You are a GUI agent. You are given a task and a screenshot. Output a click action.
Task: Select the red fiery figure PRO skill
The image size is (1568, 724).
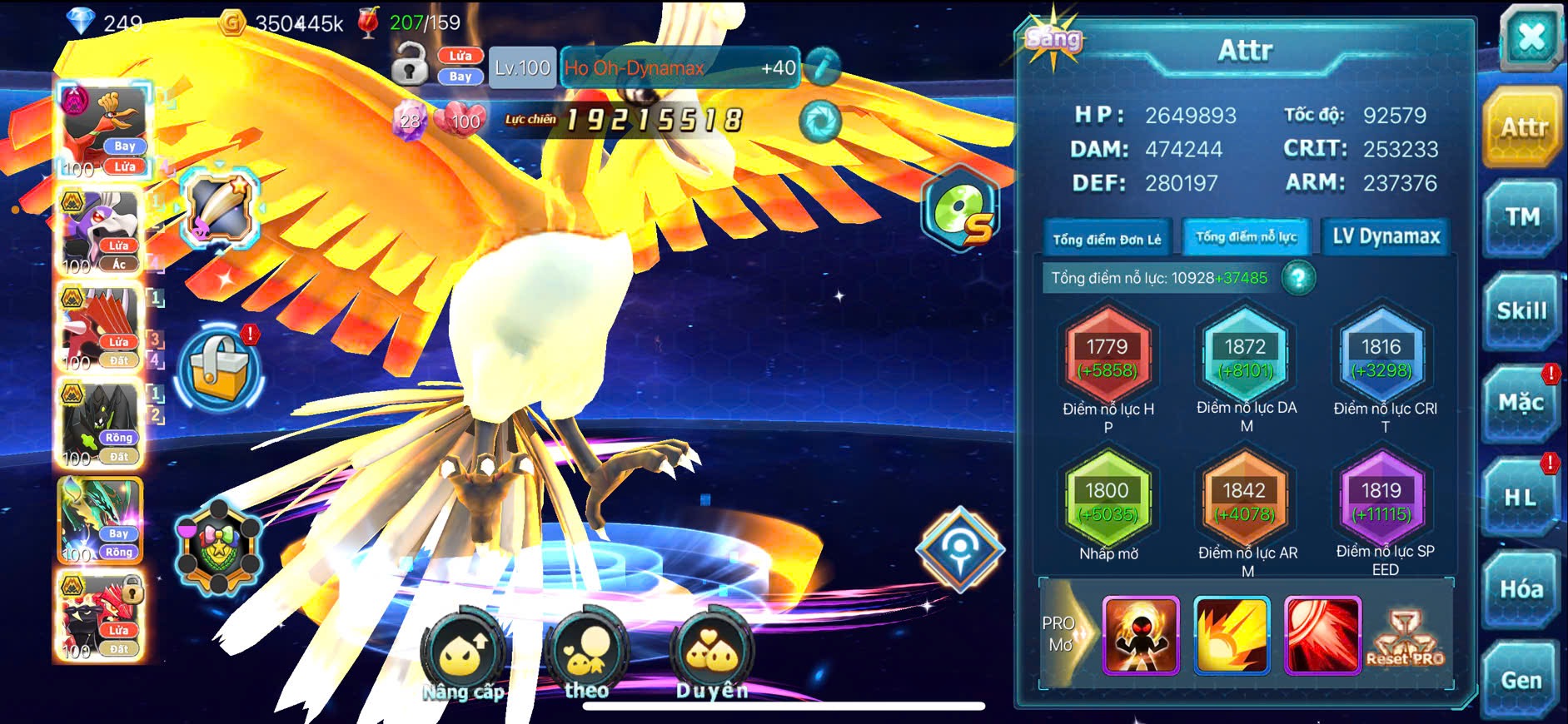tap(1141, 635)
